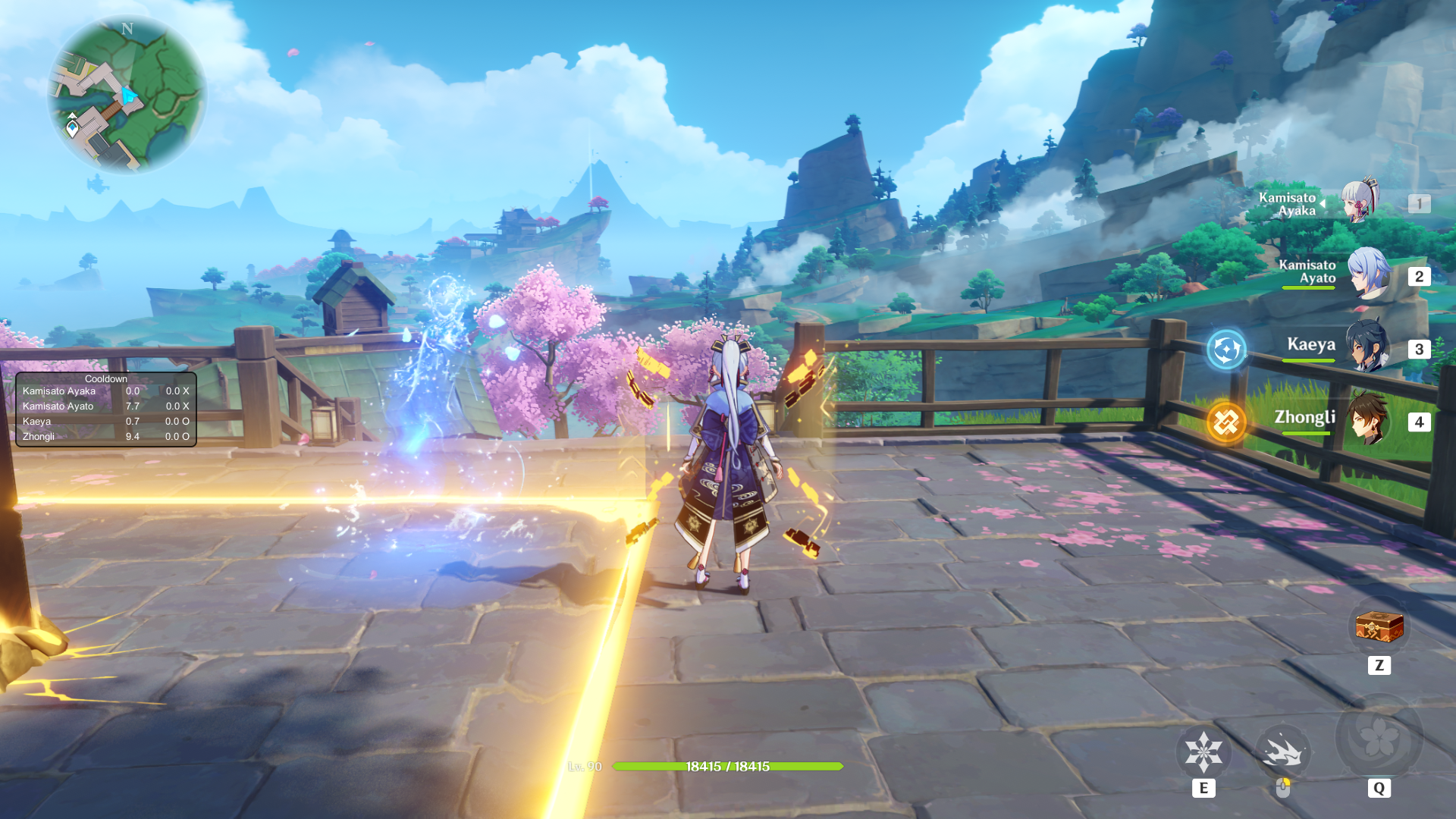
Task: Select the Cooldown overlay panel
Action: [106, 409]
